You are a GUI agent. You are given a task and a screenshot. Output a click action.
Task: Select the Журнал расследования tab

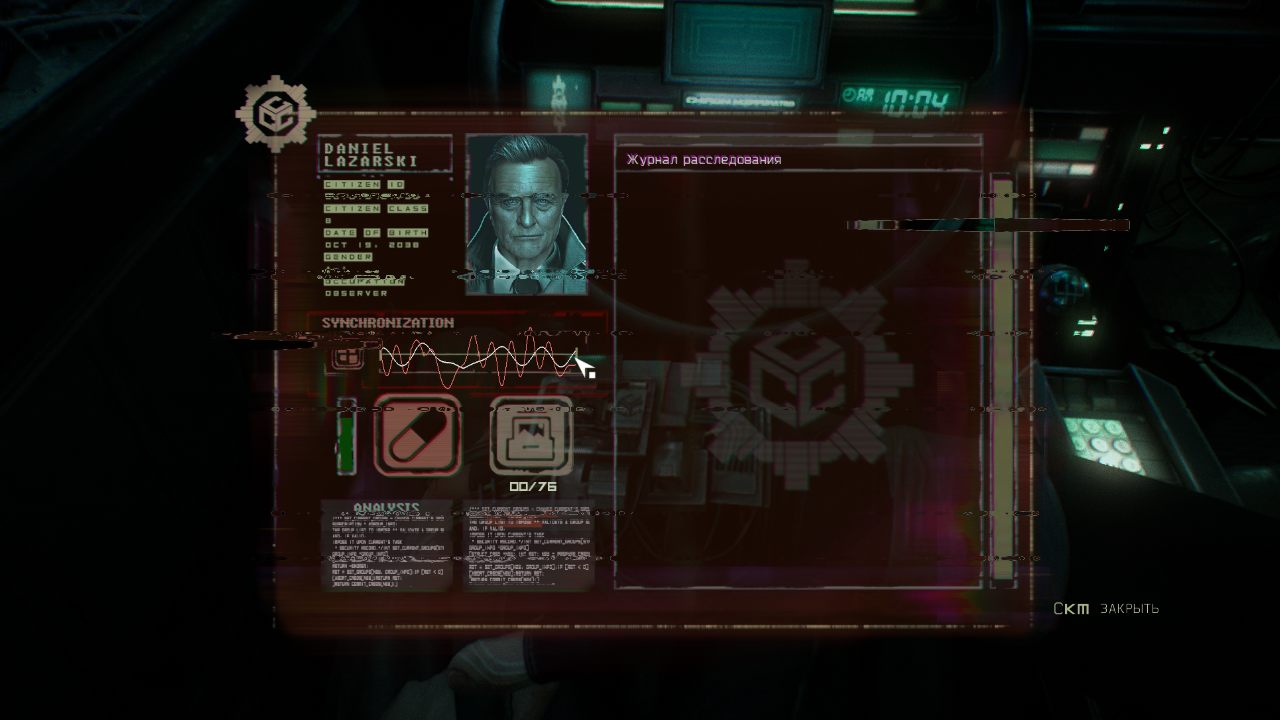(x=705, y=158)
